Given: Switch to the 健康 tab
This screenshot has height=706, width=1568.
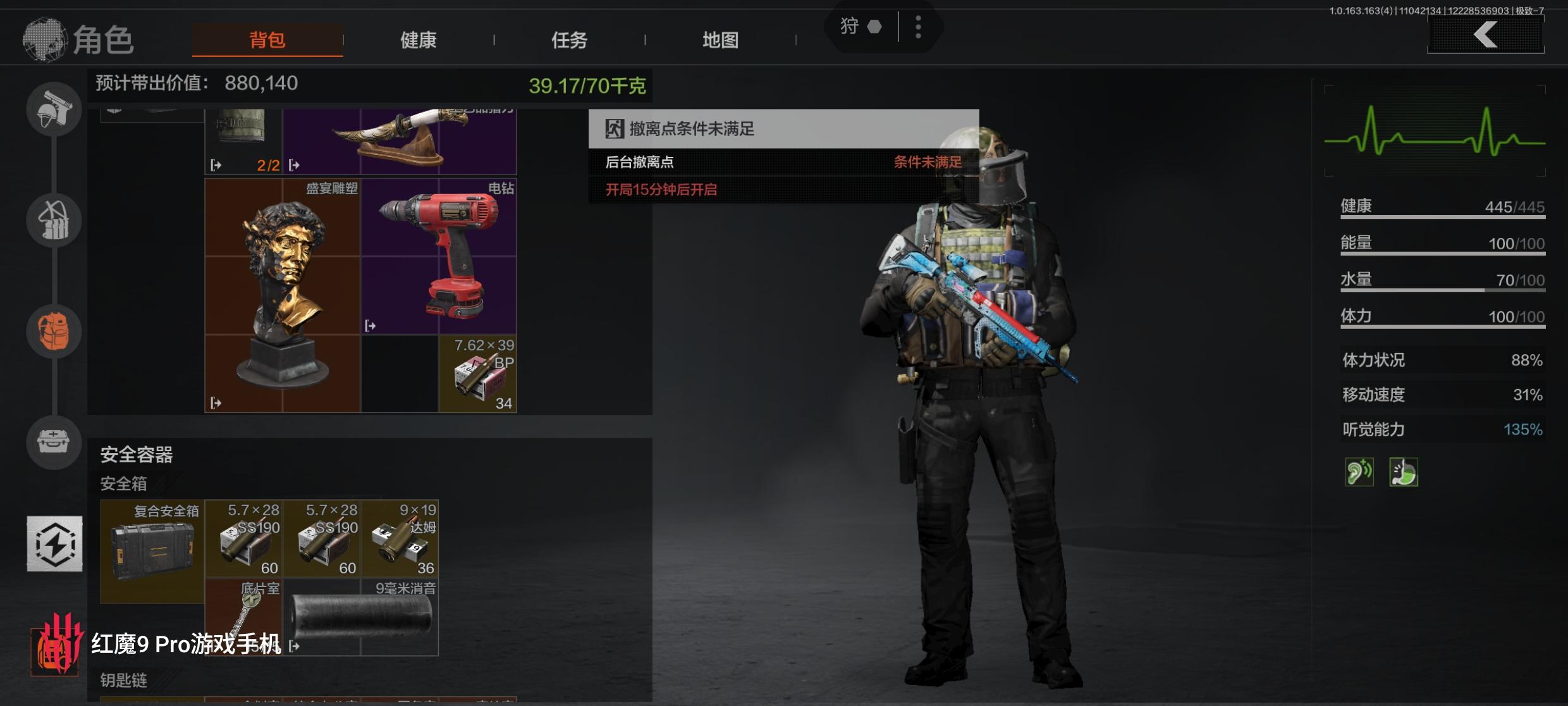Looking at the screenshot, I should [x=418, y=39].
